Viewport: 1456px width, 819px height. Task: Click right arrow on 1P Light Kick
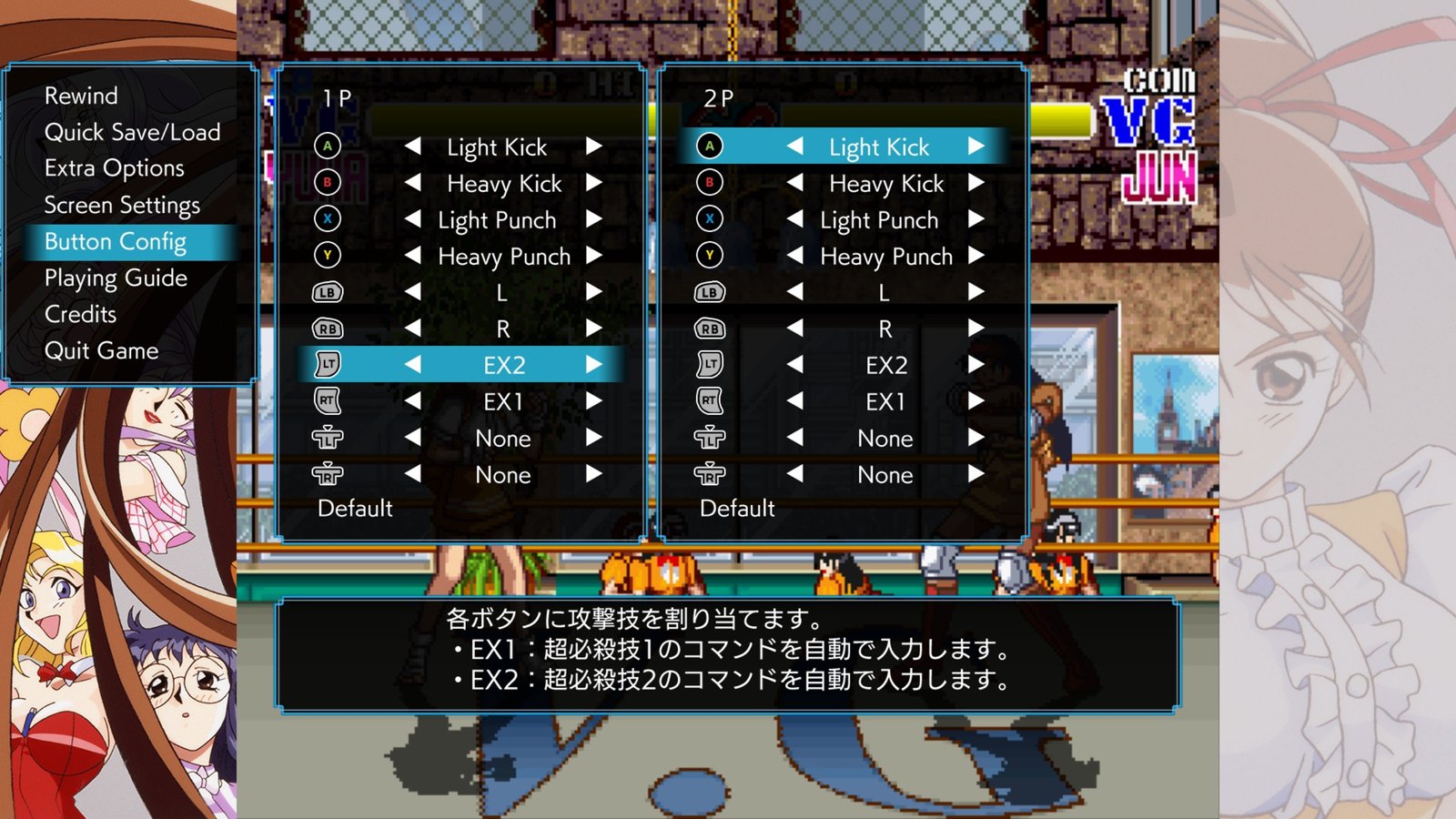click(594, 147)
